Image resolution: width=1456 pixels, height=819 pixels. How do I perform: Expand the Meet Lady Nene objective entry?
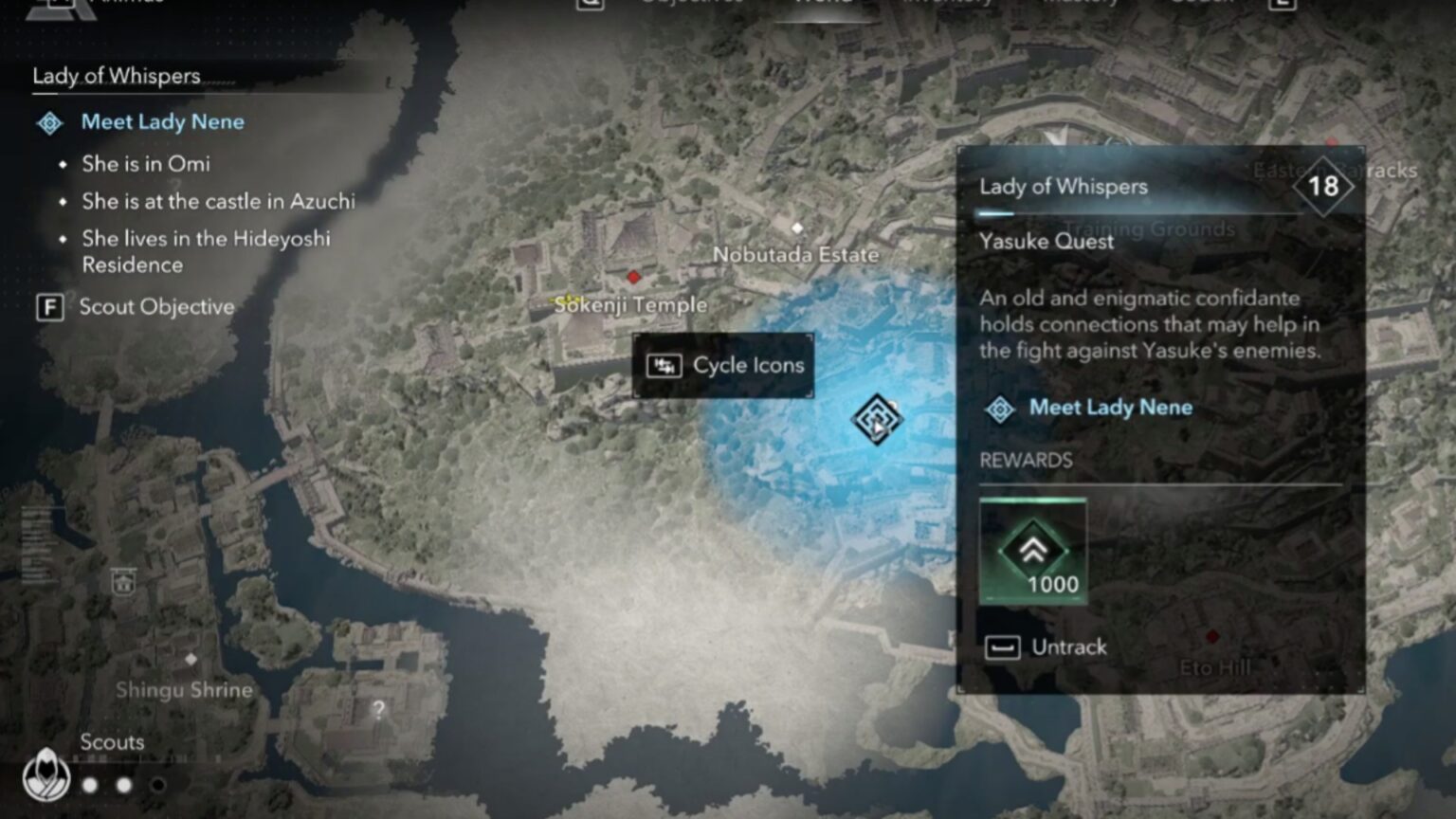tap(1109, 408)
